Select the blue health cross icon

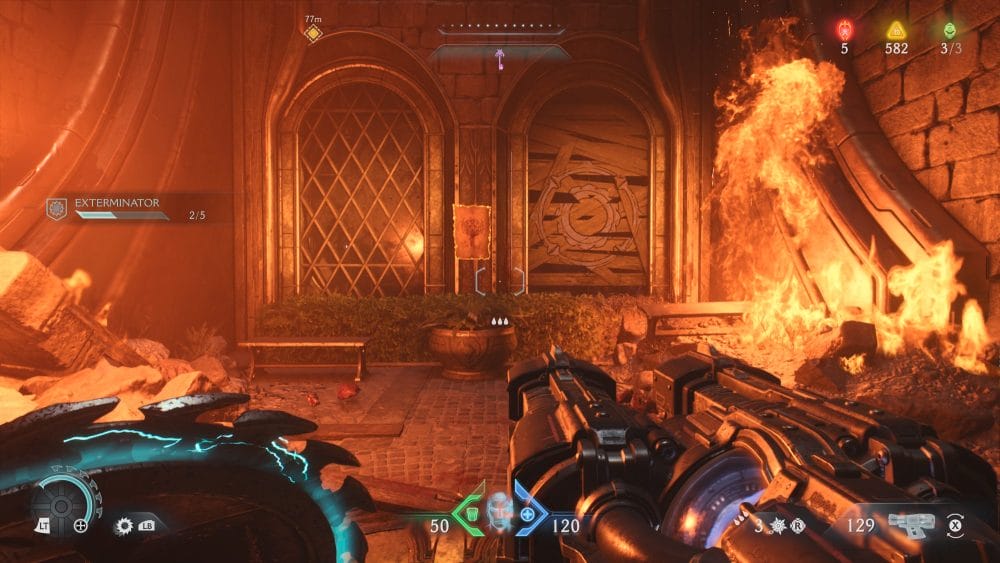click(531, 514)
